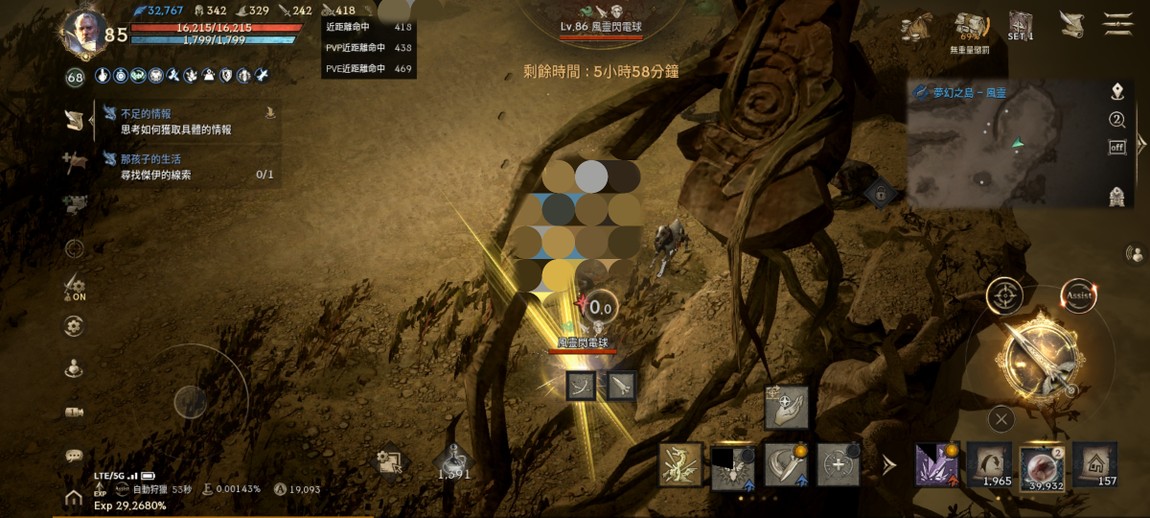Activate the purple crystal skill slot
1150x518 pixels.
coord(937,465)
